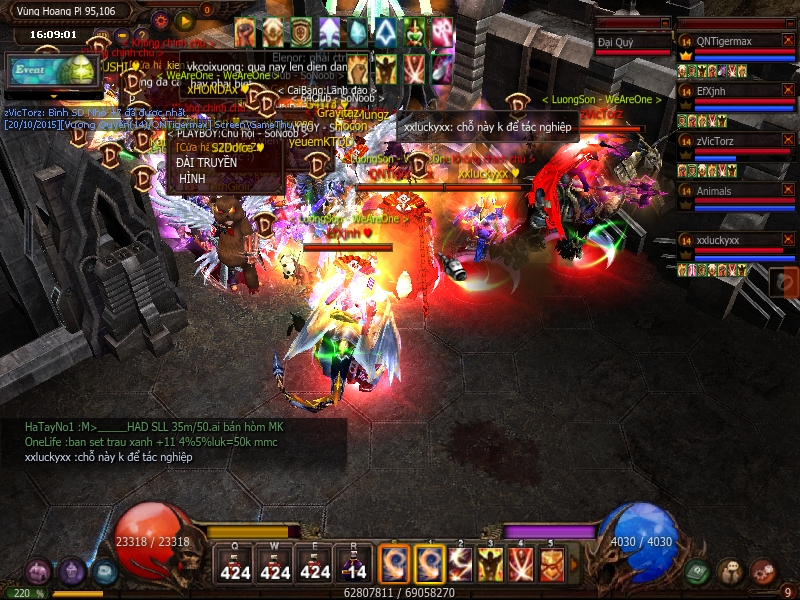
Task: Remove EfXjnh from the party list
Action: 787,90
